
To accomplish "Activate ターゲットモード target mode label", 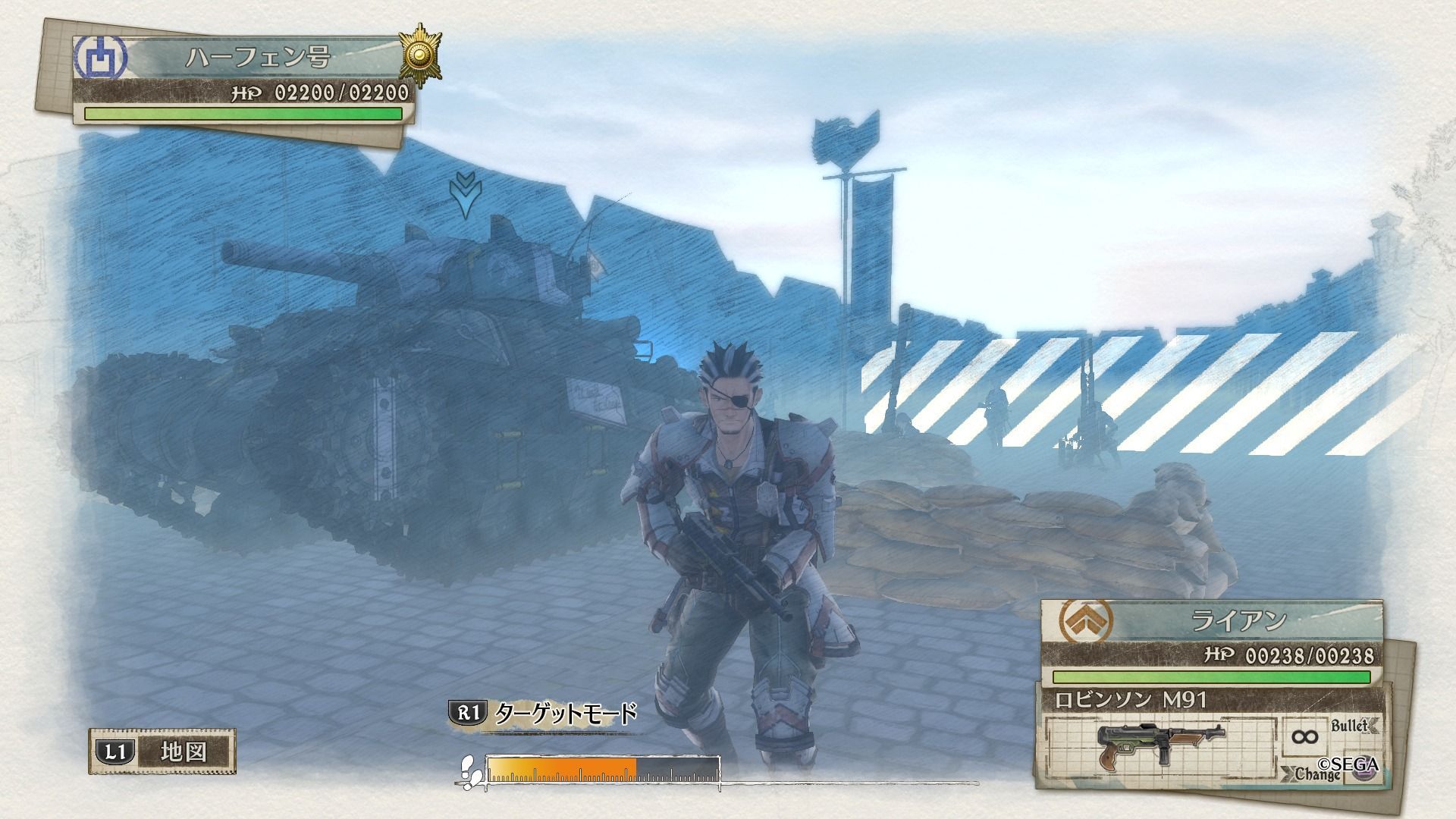I will tap(565, 714).
